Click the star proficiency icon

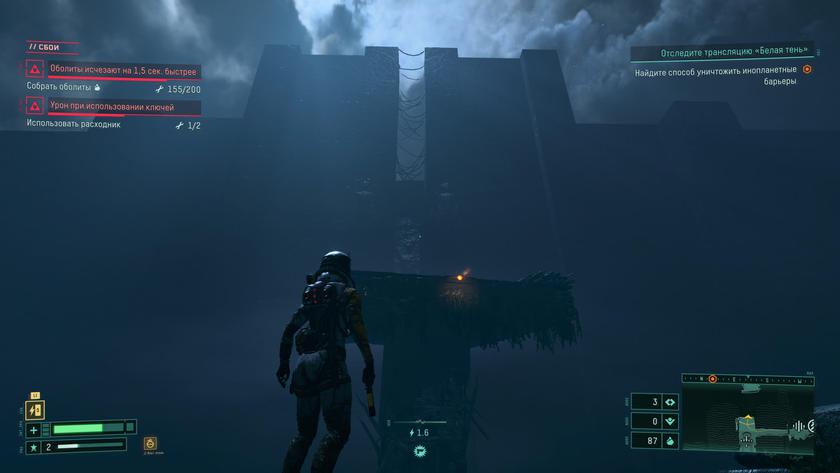(x=34, y=447)
